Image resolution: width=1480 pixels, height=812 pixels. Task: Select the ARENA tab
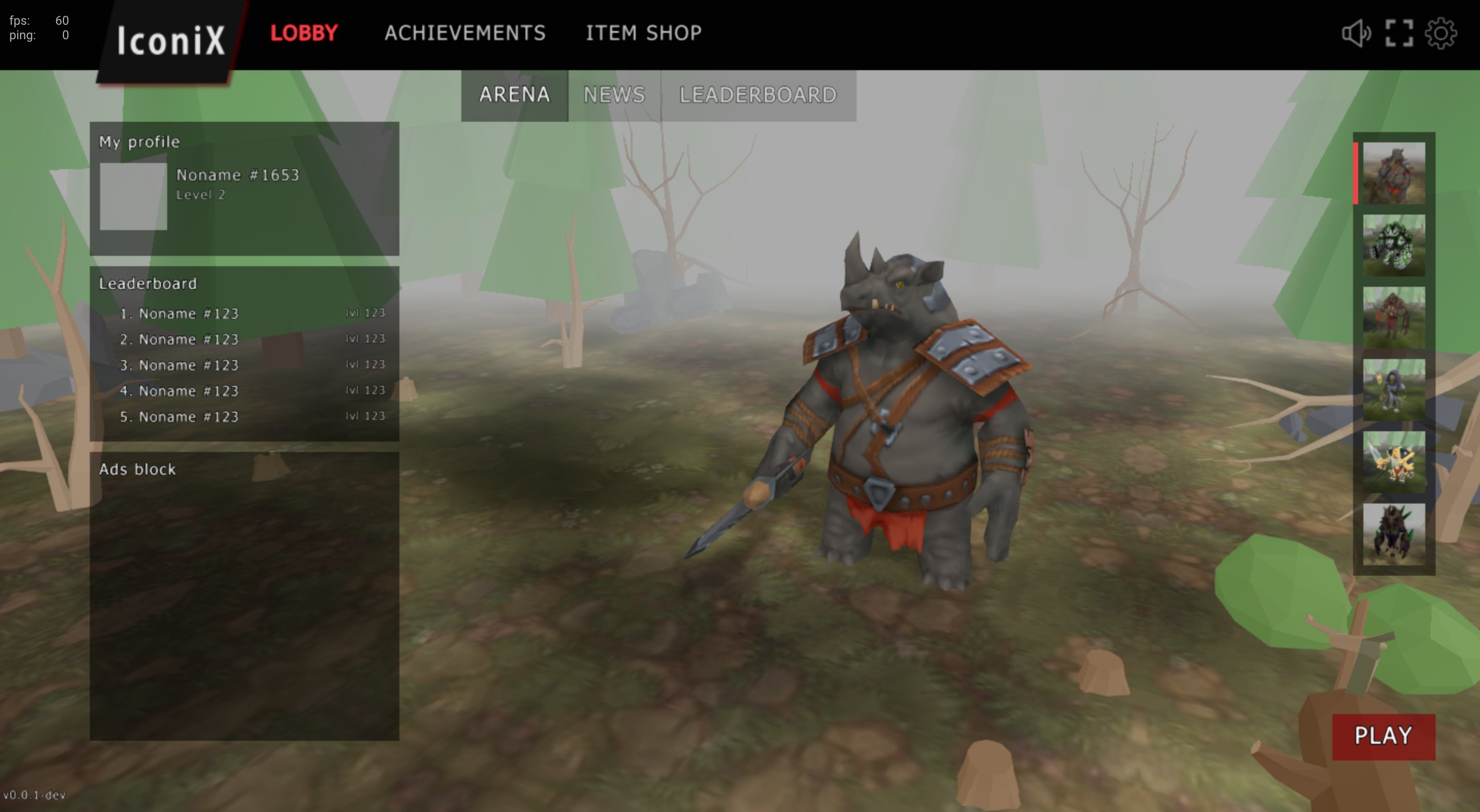click(514, 95)
